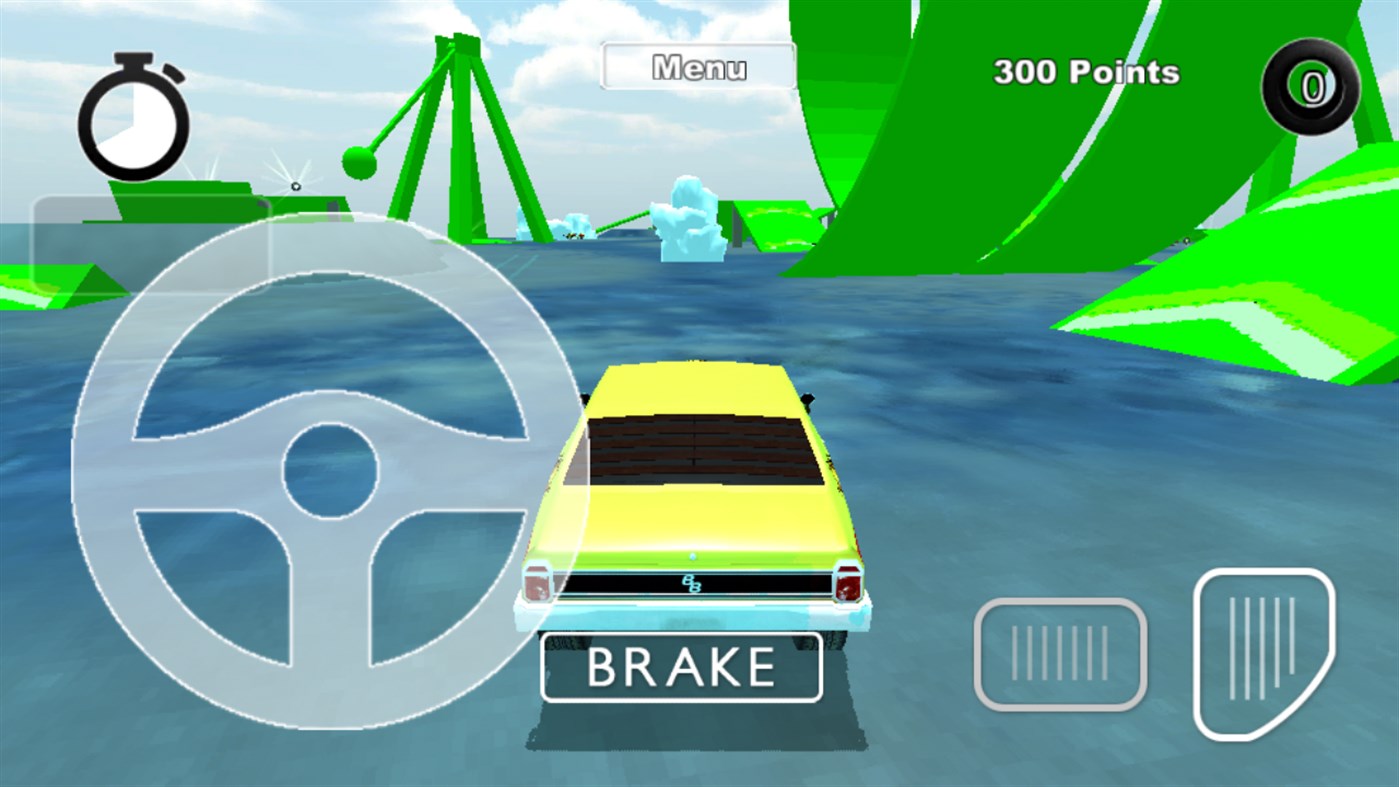
Task: Click the 300 Points score display
Action: [x=1087, y=73]
